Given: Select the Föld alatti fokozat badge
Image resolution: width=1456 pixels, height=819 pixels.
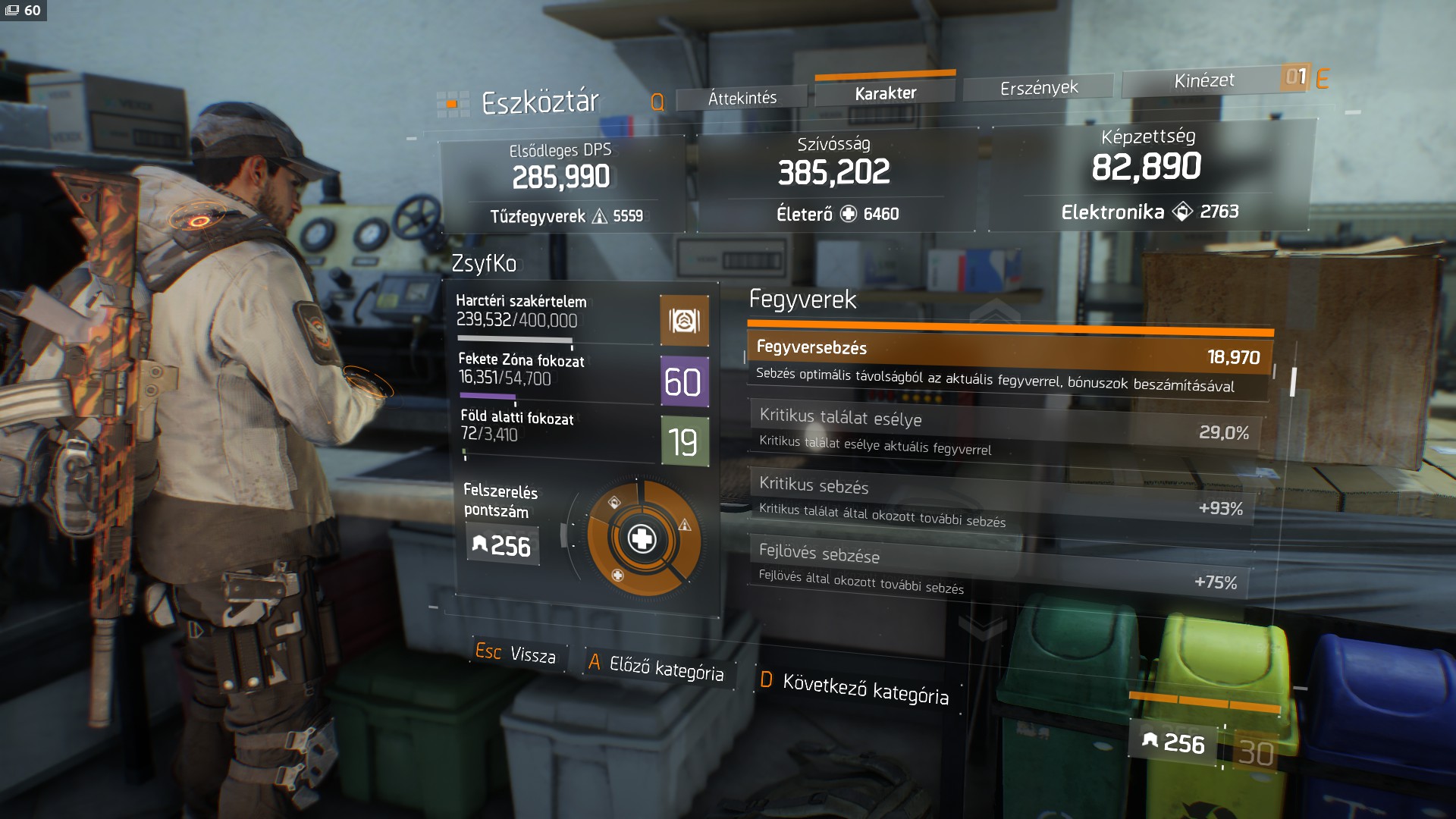Looking at the screenshot, I should [x=684, y=441].
